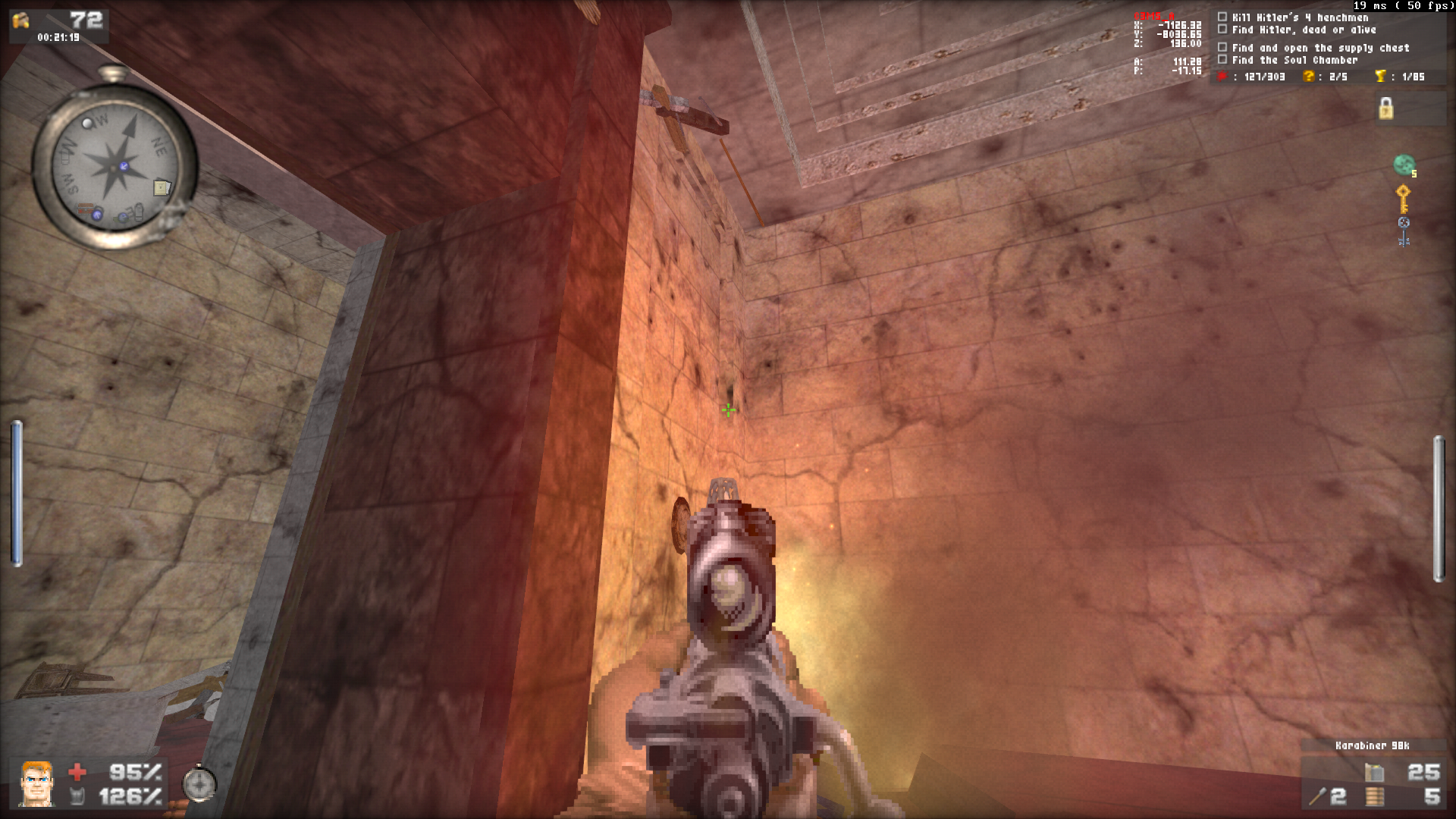Image resolution: width=1456 pixels, height=819 pixels.
Task: Mark Find the Soul Chamber as done
Action: (1224, 58)
